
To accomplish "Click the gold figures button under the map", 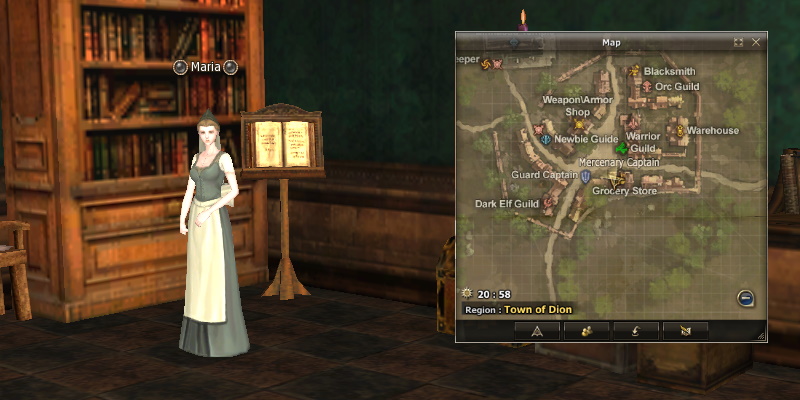I will coord(586,331).
